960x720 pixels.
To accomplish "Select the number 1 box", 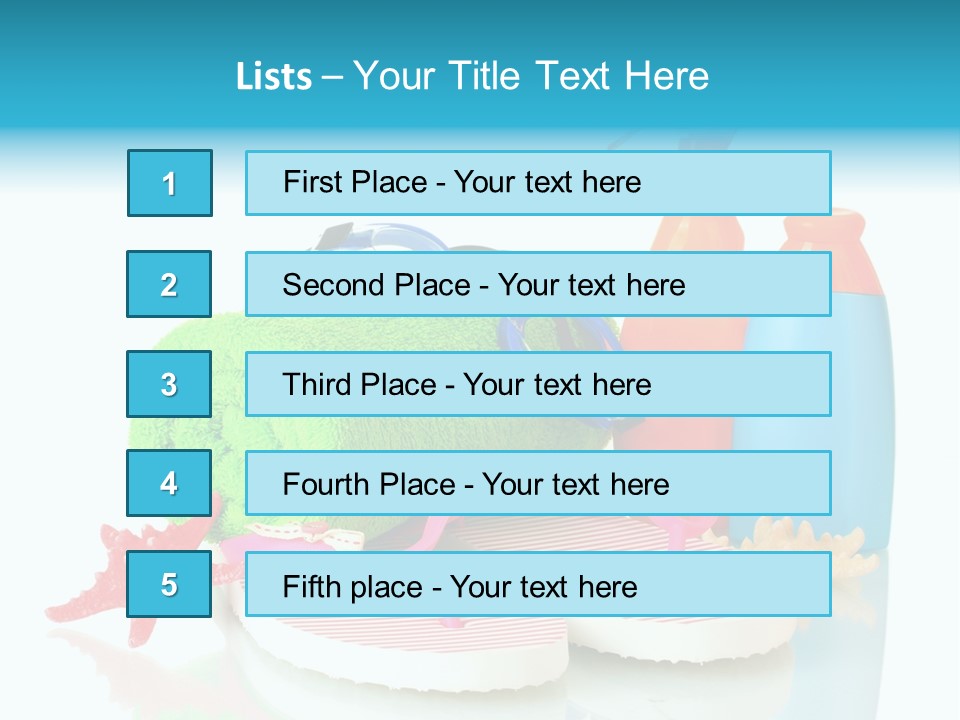I will coord(170,183).
